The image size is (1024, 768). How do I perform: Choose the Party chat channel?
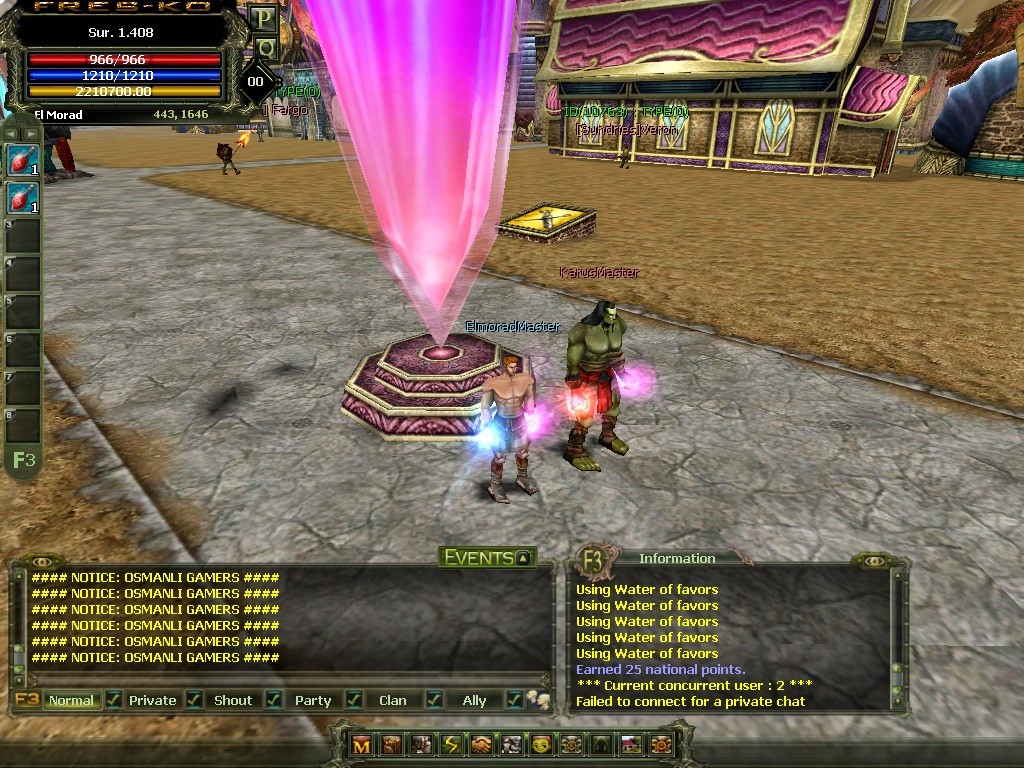313,700
